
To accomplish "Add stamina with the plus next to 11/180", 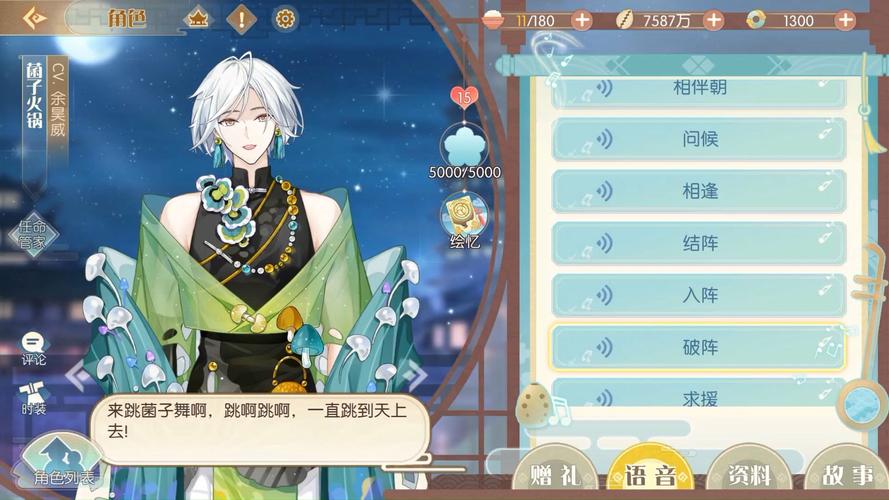I will (x=581, y=20).
